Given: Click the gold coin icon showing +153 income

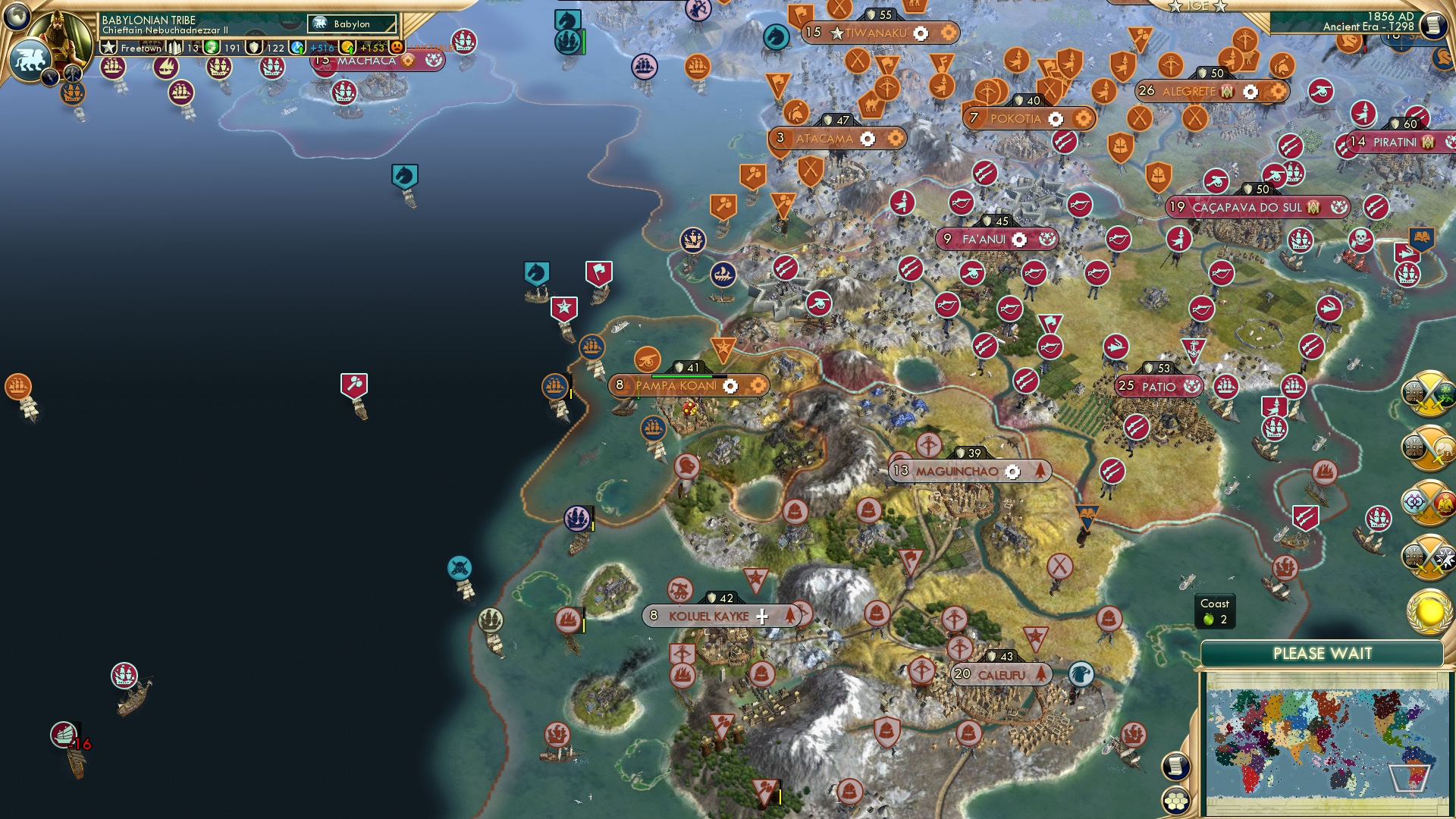Looking at the screenshot, I should (348, 48).
